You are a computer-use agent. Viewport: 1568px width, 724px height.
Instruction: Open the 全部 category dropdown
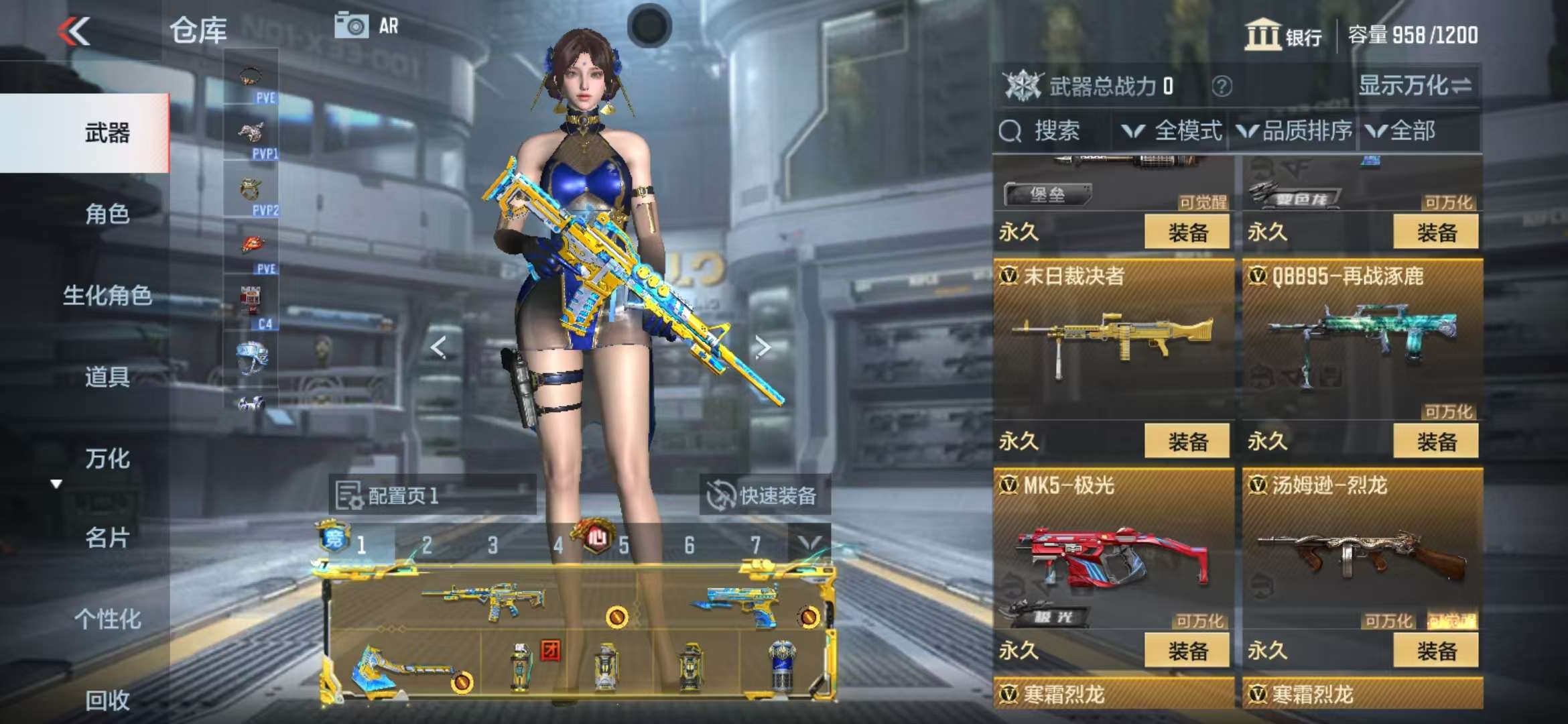coord(1402,131)
